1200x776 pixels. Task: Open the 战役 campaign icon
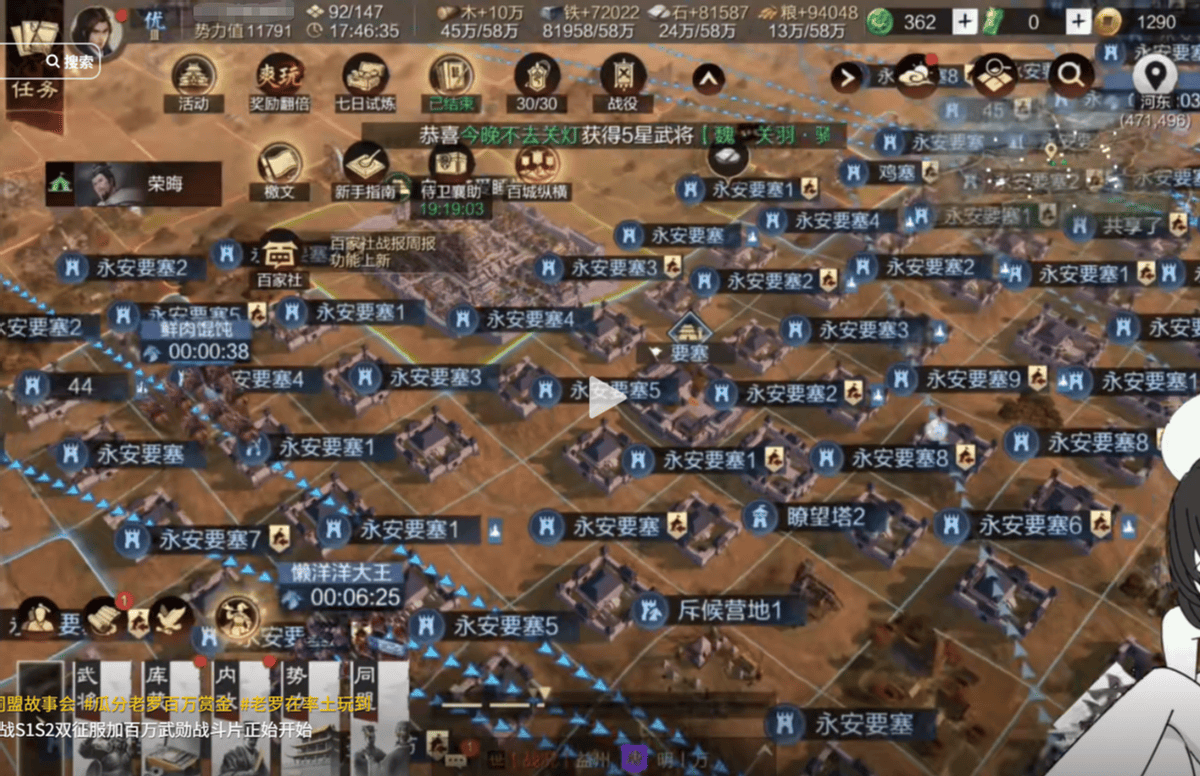coord(623,78)
